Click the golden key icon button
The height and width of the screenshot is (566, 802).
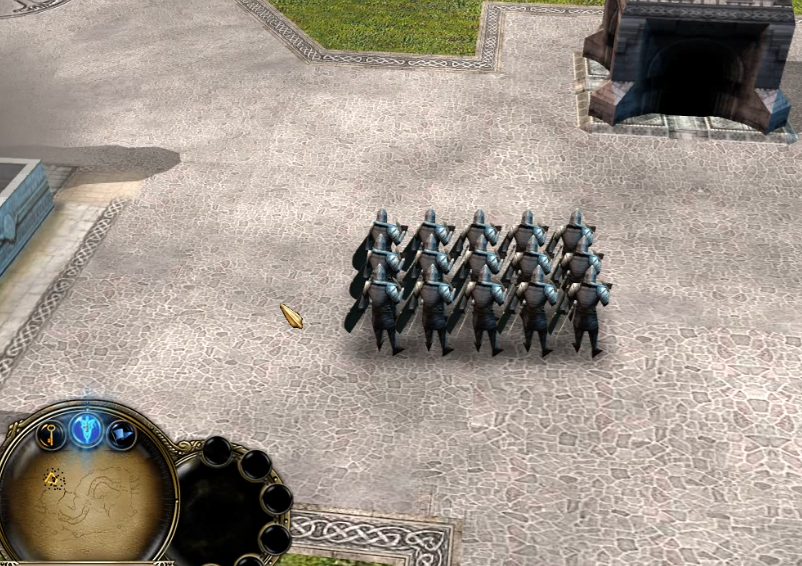tap(50, 433)
